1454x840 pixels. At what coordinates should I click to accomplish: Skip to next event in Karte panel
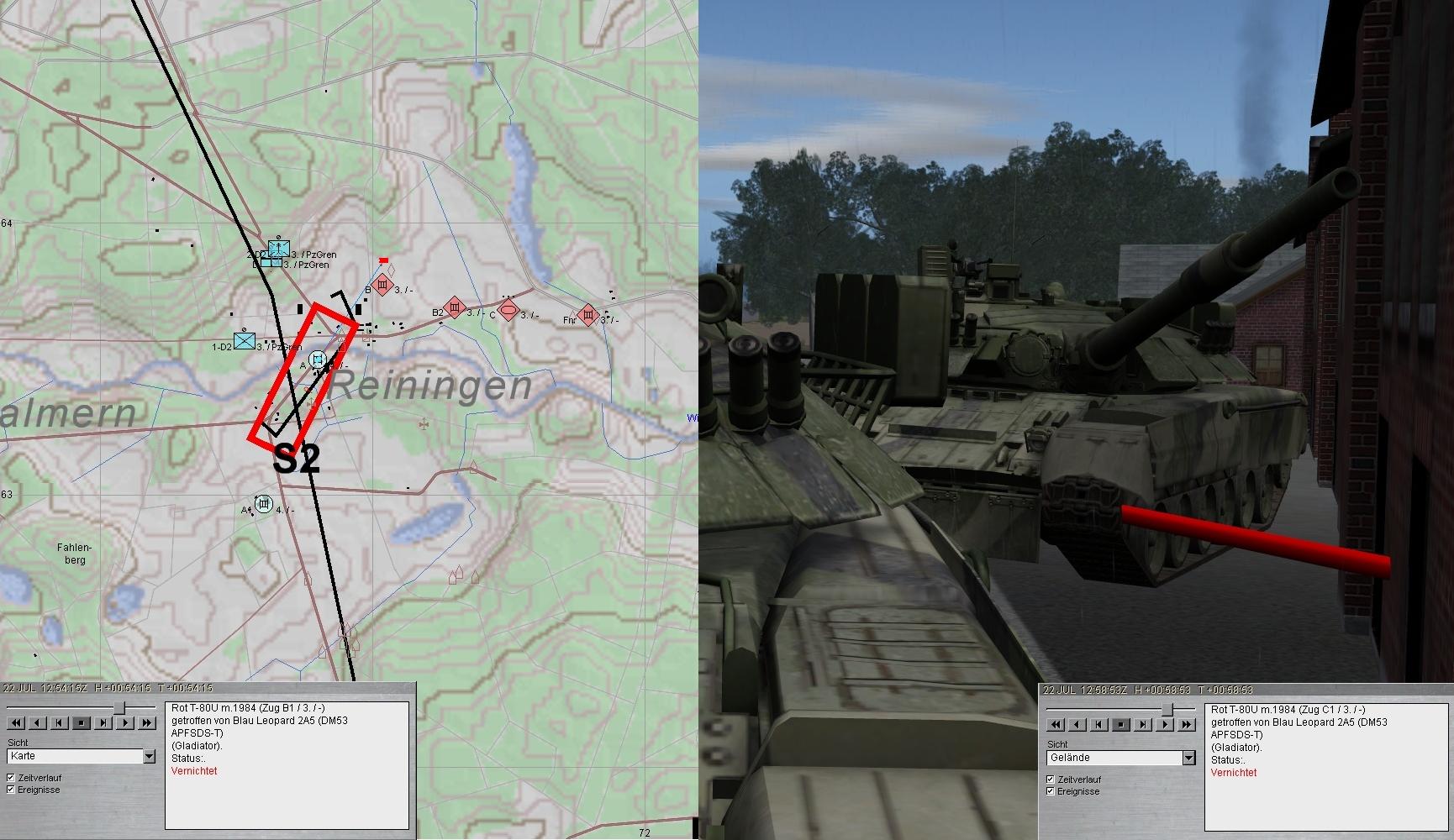pos(103,722)
